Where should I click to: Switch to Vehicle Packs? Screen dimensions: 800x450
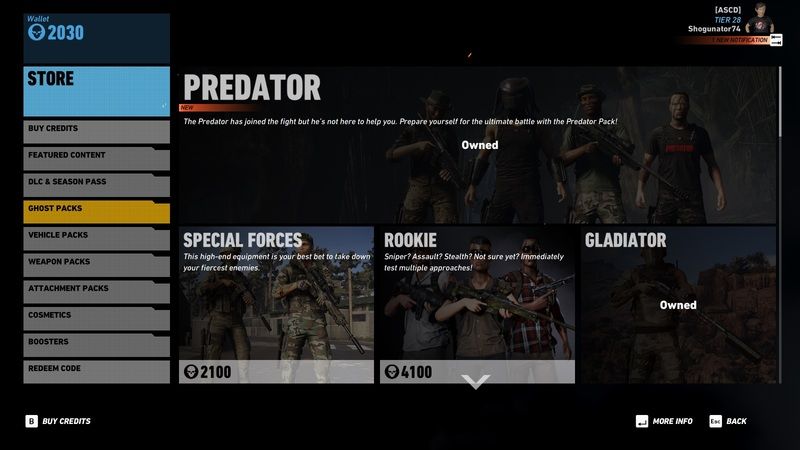(x=96, y=235)
